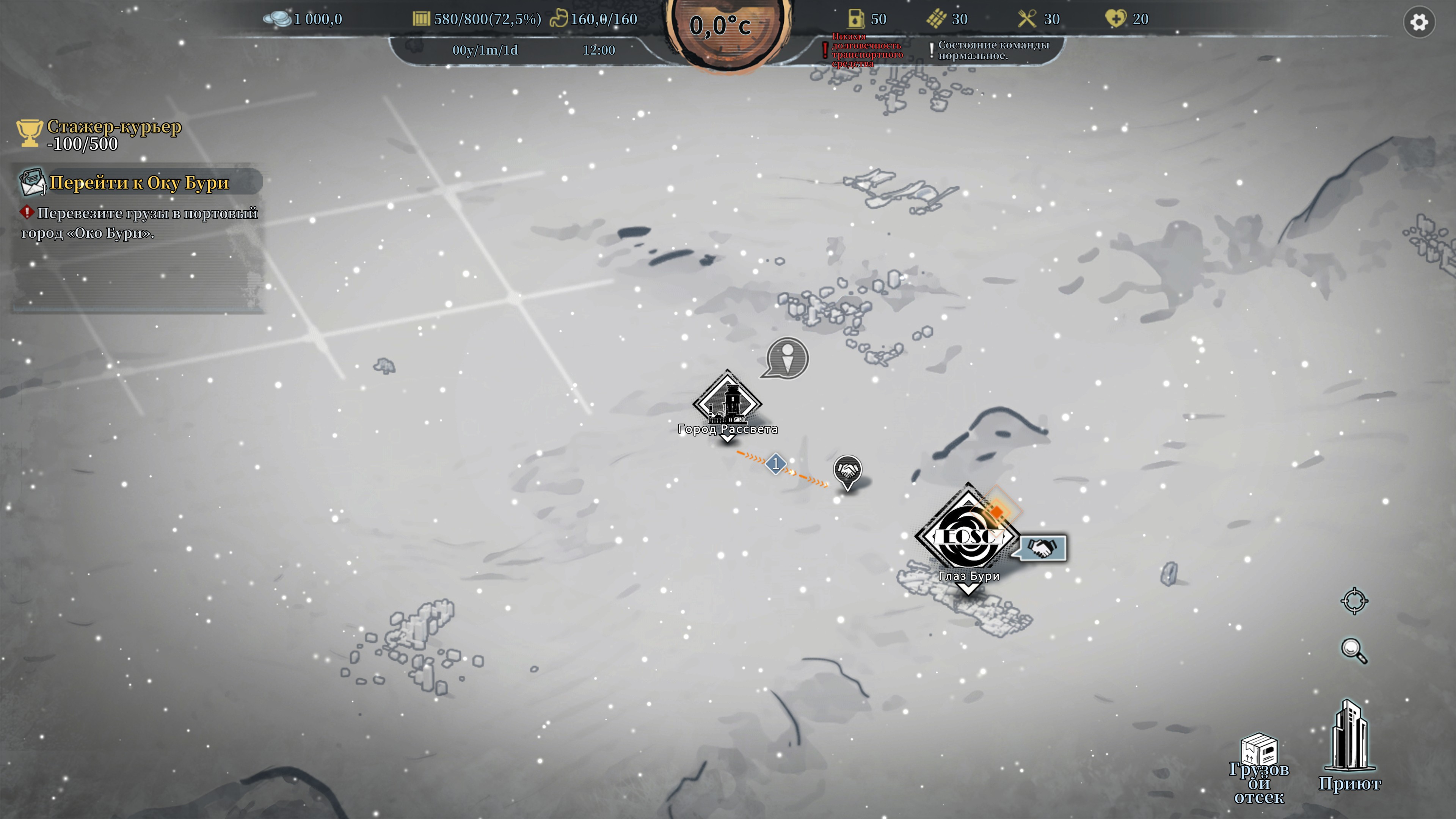Open the person speech-bubble marker
The width and height of the screenshot is (1456, 819).
point(787,358)
